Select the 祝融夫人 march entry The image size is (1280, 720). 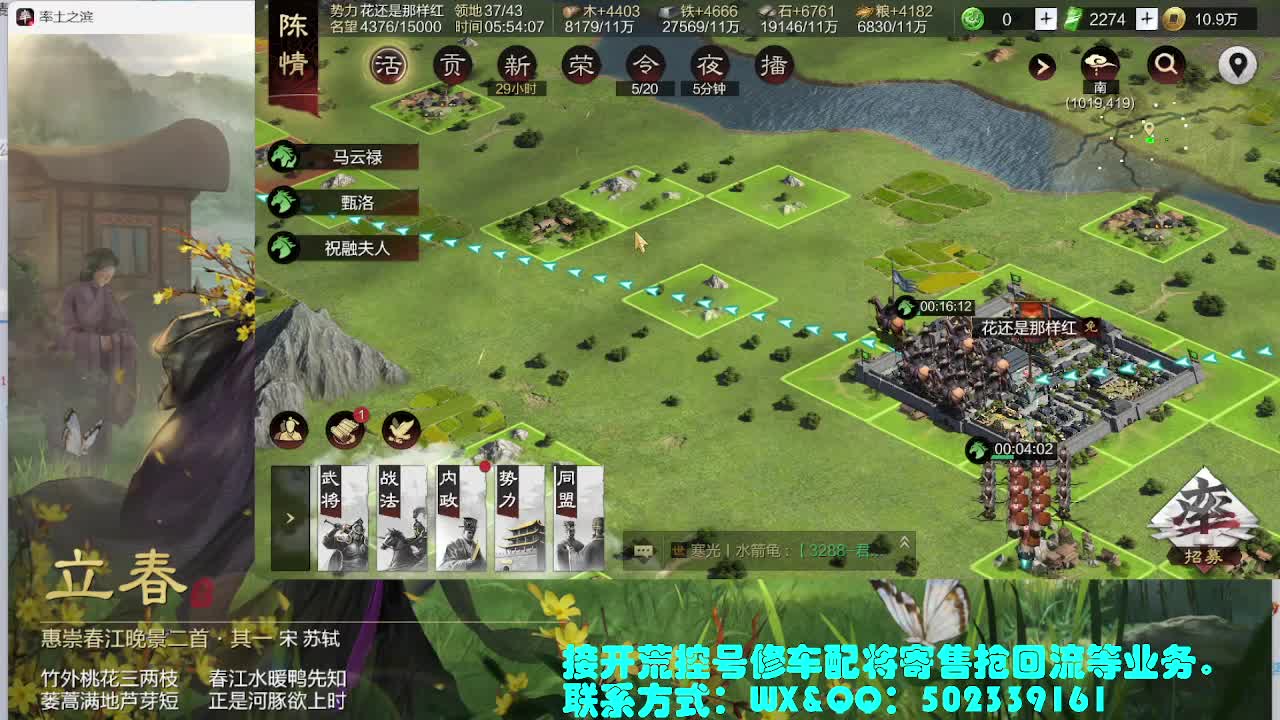[355, 247]
